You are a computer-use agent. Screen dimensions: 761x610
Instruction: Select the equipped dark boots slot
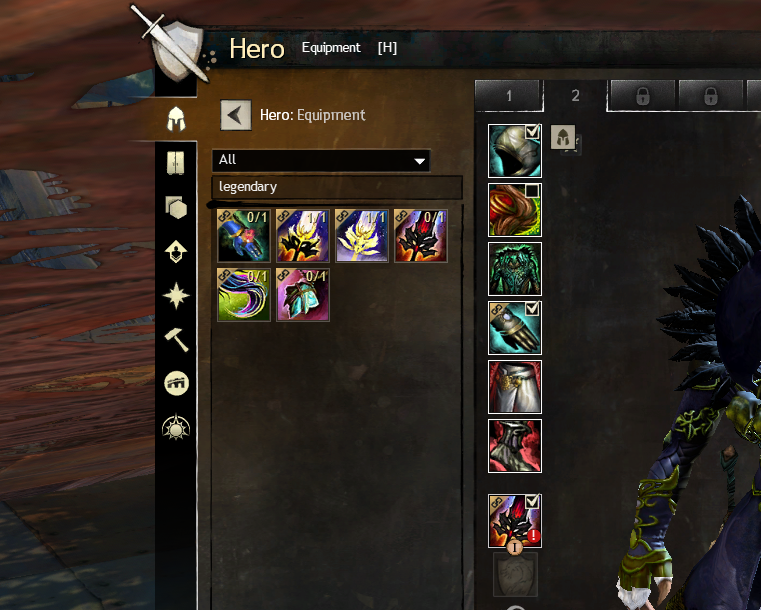515,446
